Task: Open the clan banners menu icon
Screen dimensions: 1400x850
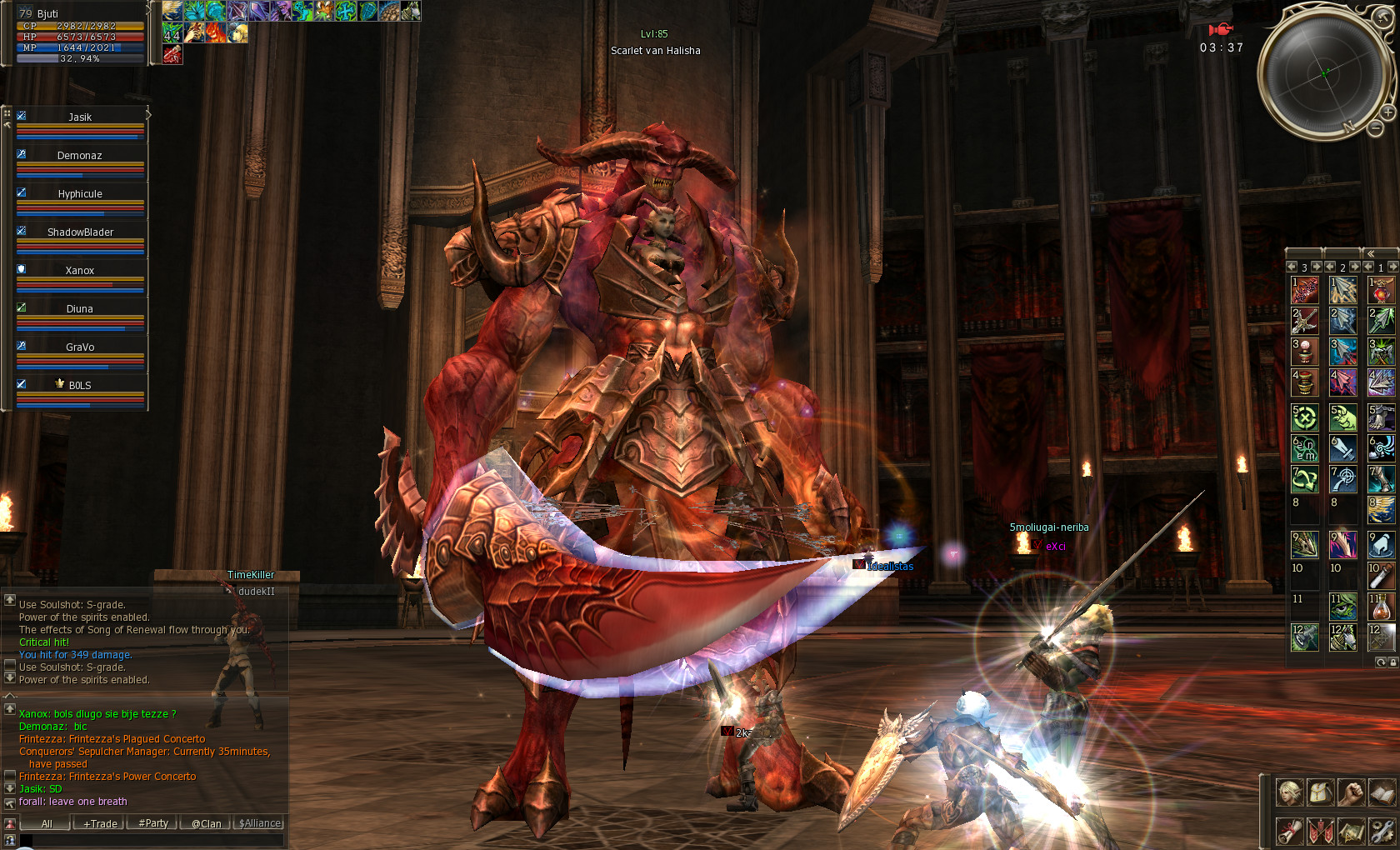Action: tap(1321, 831)
